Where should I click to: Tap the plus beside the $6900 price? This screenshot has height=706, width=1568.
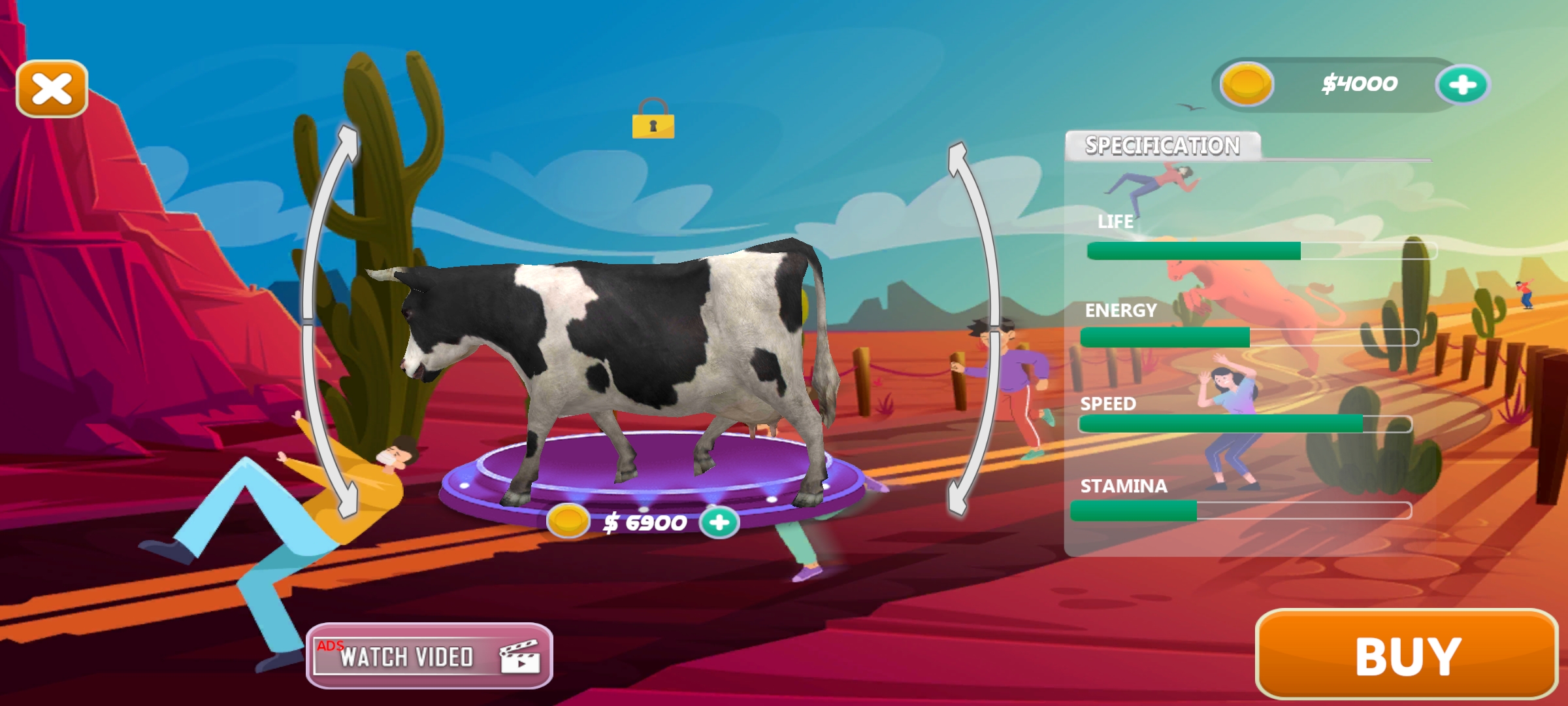(x=719, y=522)
